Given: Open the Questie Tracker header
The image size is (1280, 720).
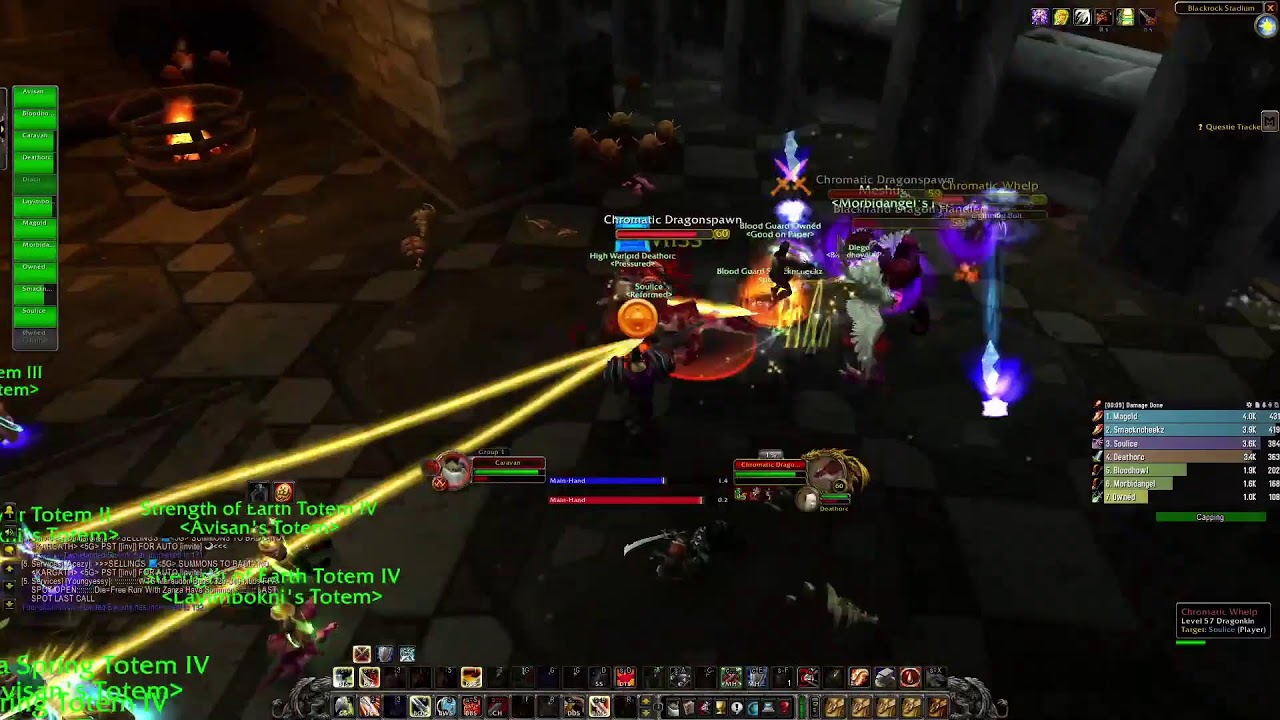Looking at the screenshot, I should point(1232,127).
